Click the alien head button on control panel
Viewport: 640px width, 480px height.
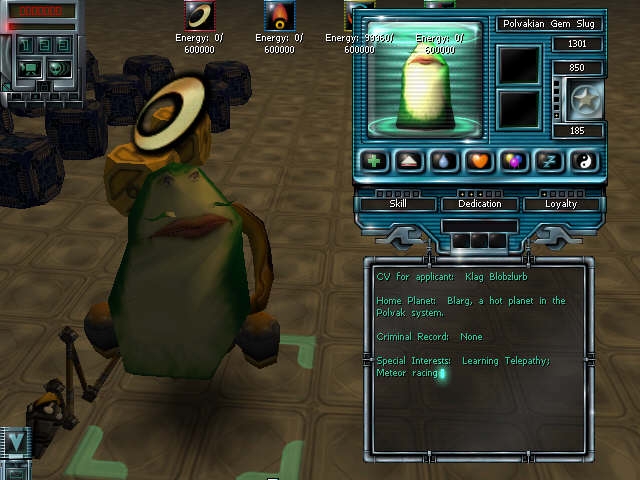tap(56, 68)
